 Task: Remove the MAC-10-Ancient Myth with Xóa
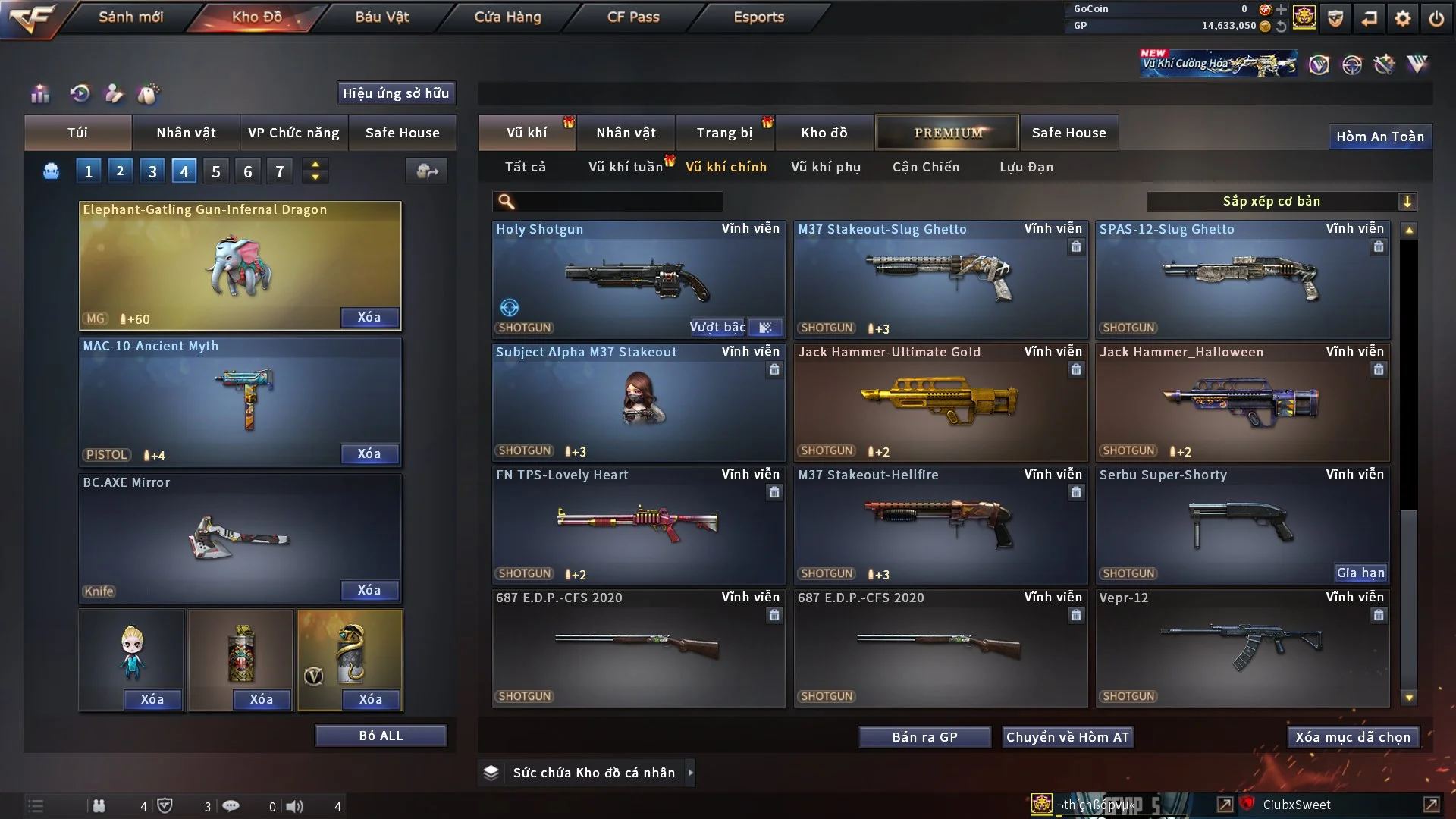pos(369,453)
